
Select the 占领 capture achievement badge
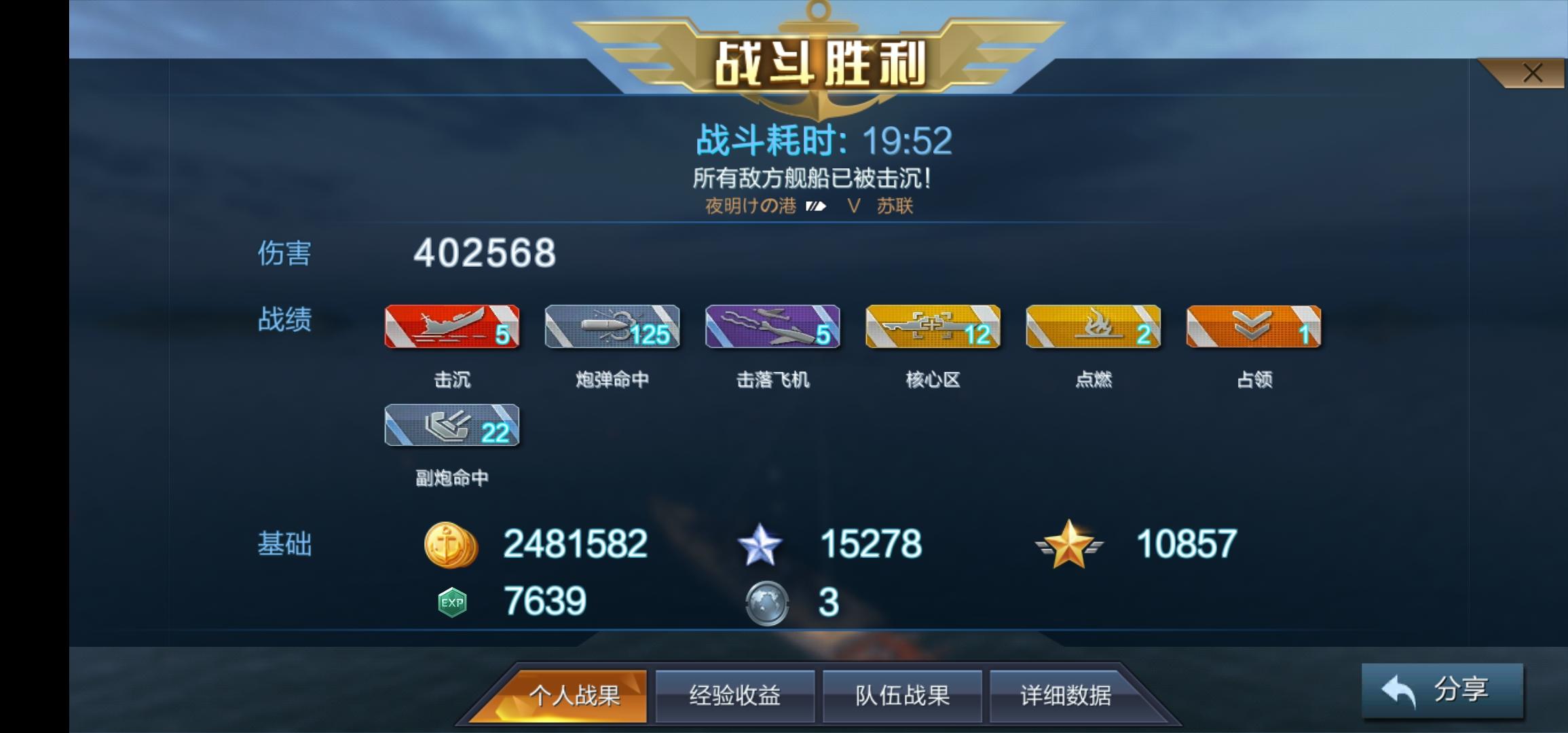[x=1253, y=328]
